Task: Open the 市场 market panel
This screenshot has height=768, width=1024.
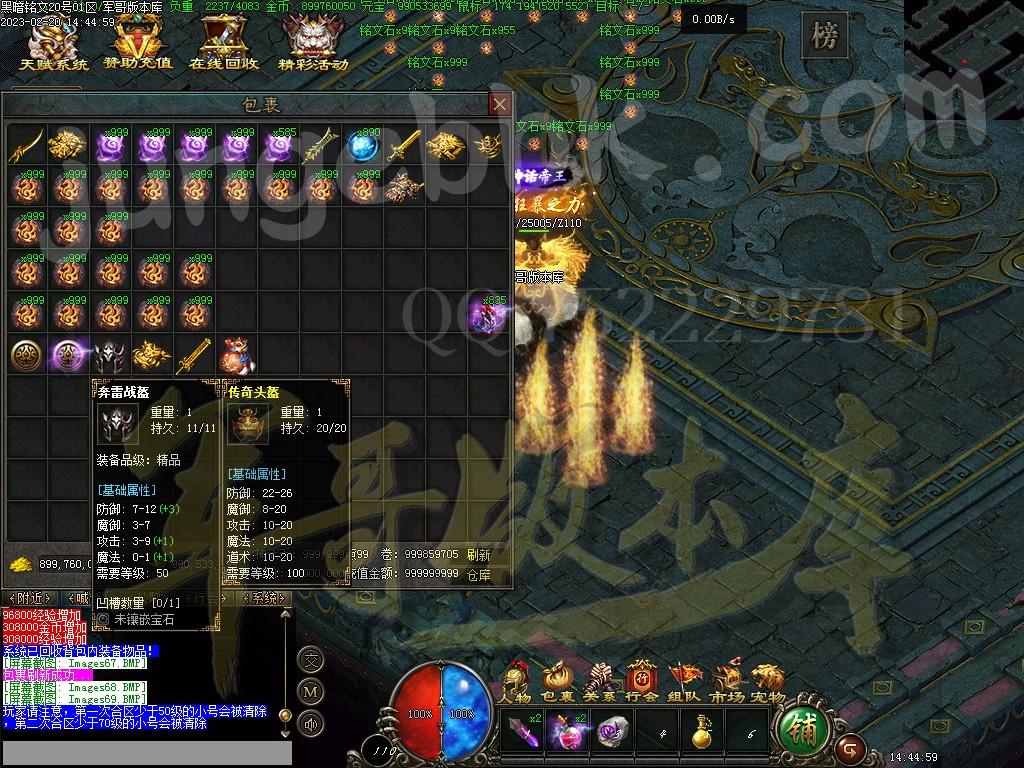Action: [x=727, y=684]
